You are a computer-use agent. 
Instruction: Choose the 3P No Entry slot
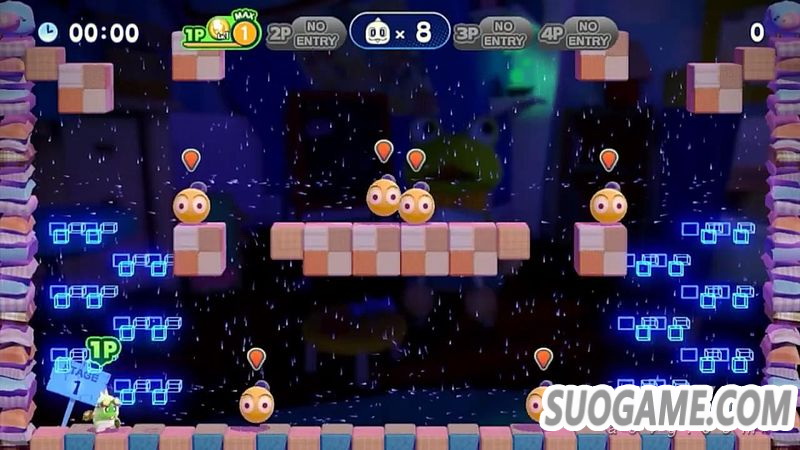(x=494, y=33)
